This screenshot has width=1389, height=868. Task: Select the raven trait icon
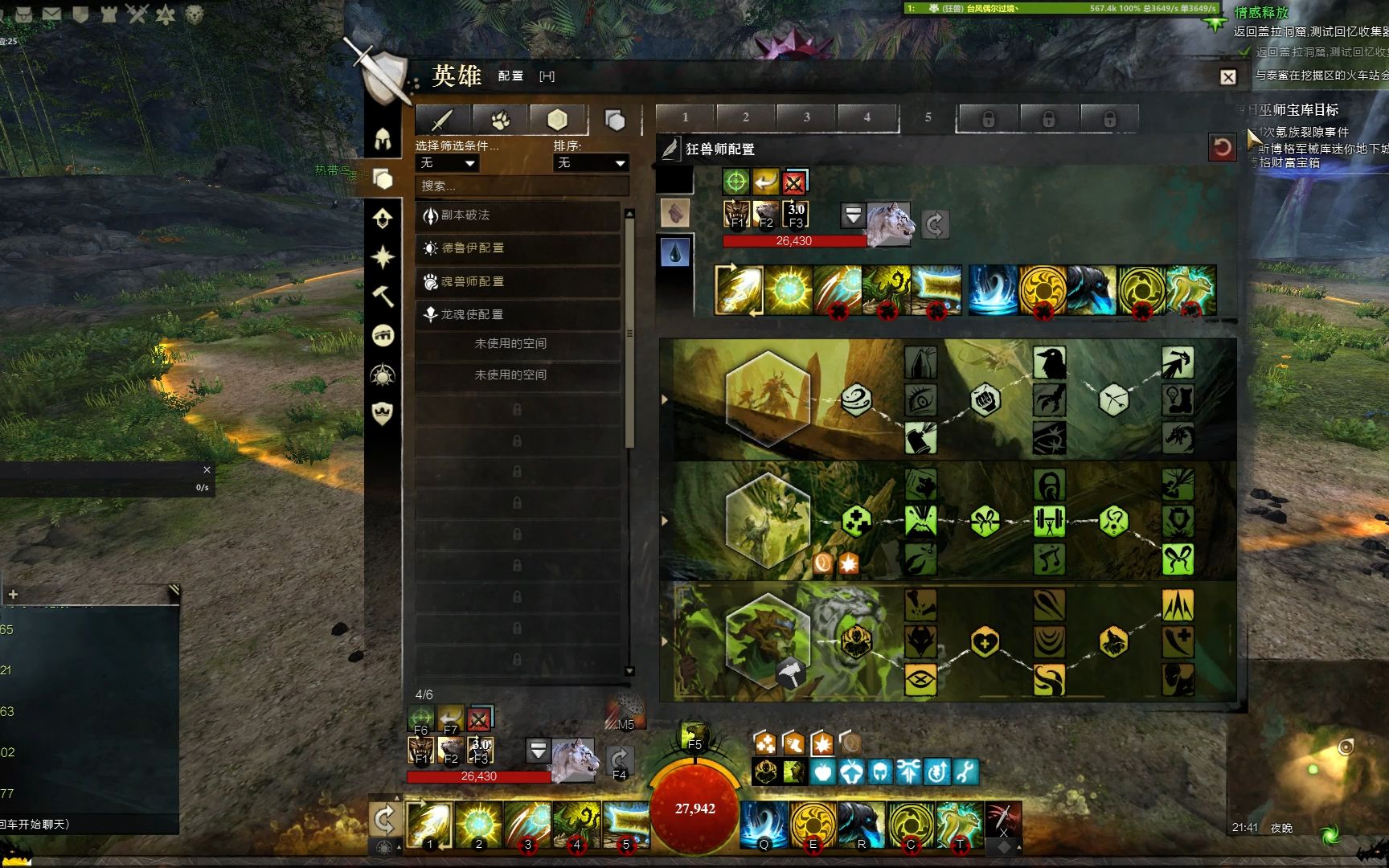tap(1049, 362)
